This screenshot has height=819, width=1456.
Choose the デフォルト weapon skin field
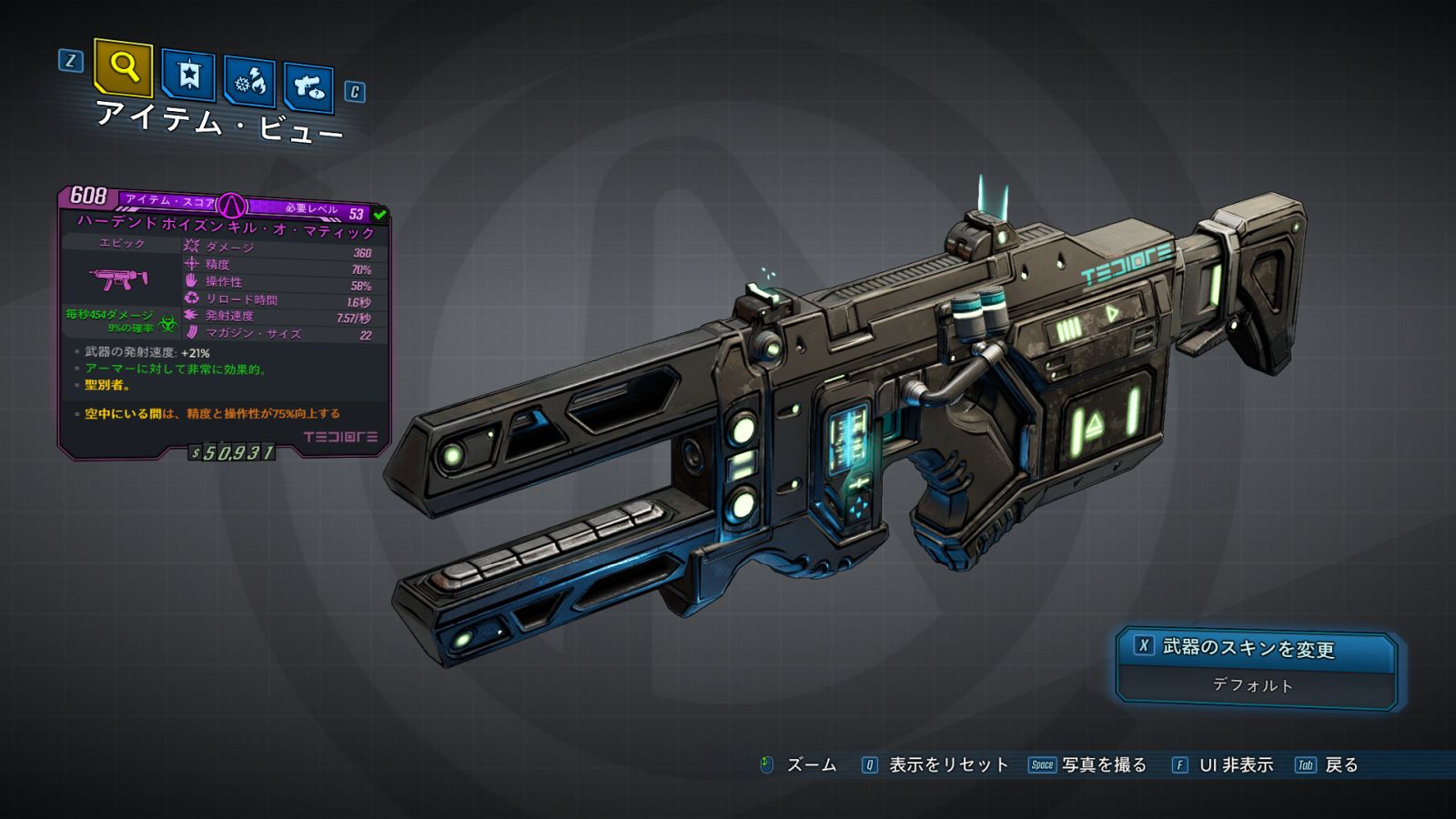pyautogui.click(x=1254, y=685)
